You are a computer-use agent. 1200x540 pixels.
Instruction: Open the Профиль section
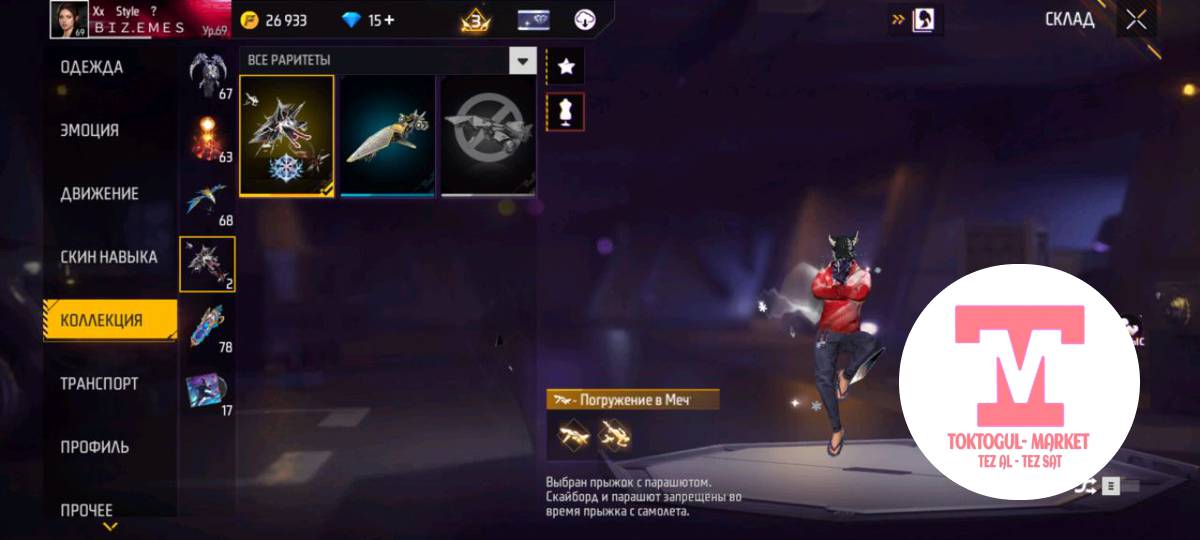[x=94, y=447]
